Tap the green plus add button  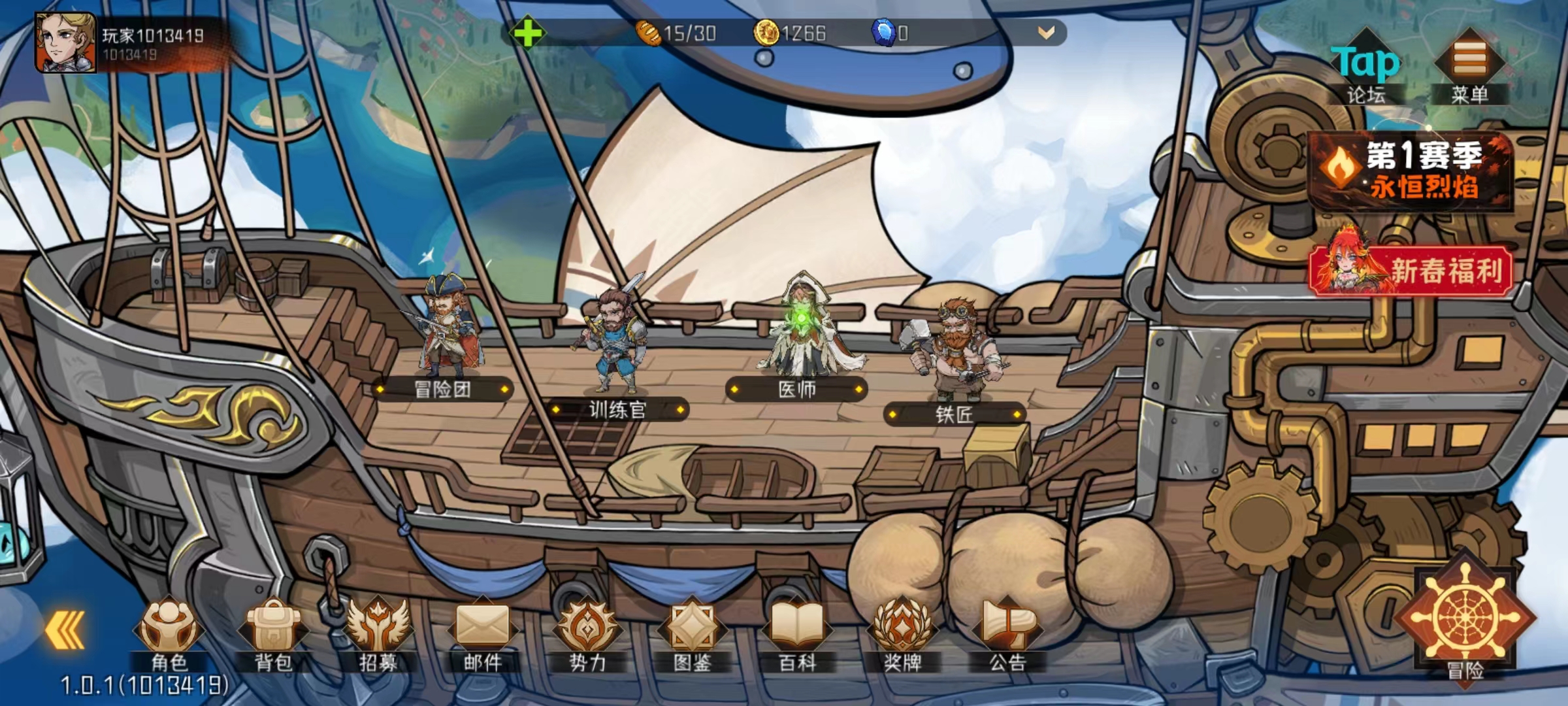tap(527, 33)
